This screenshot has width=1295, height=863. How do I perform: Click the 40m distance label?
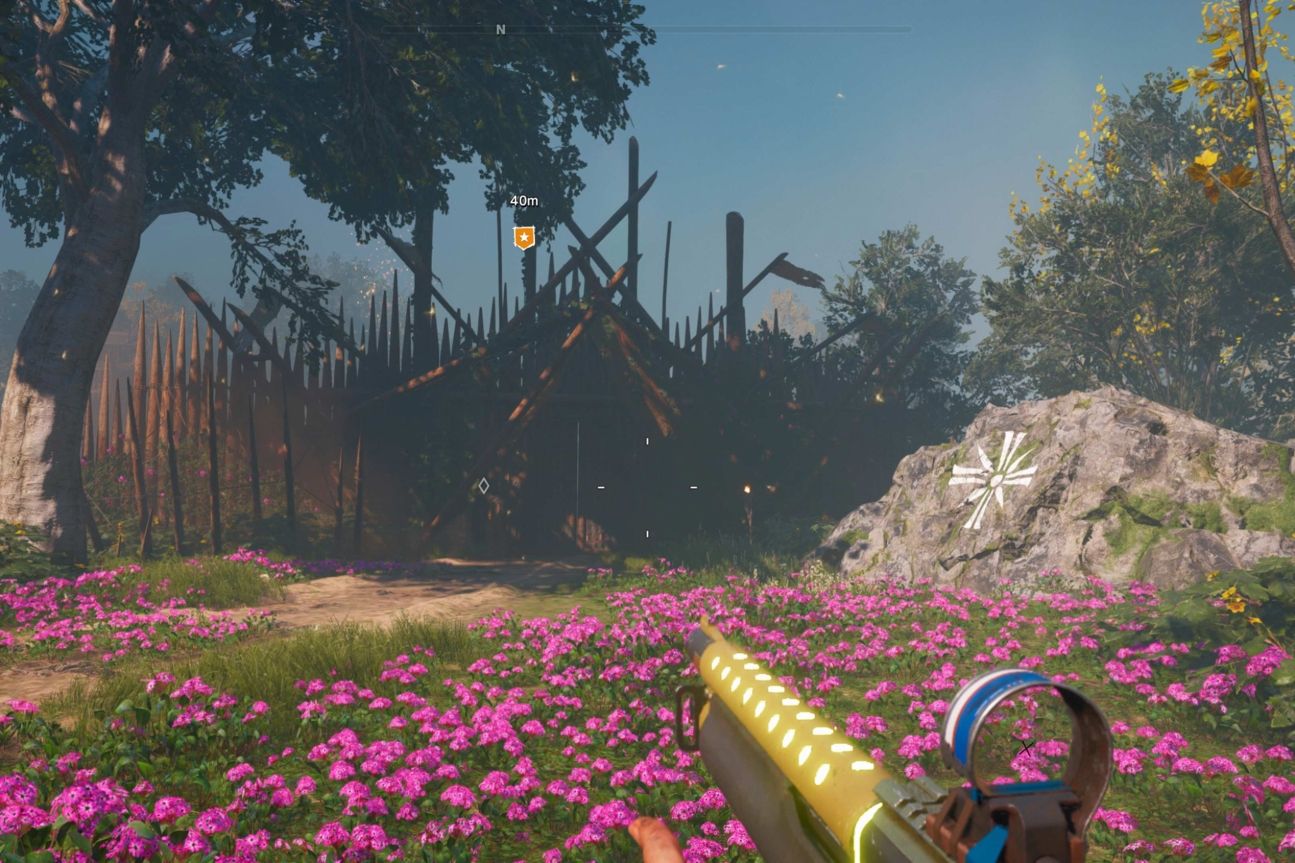[524, 201]
